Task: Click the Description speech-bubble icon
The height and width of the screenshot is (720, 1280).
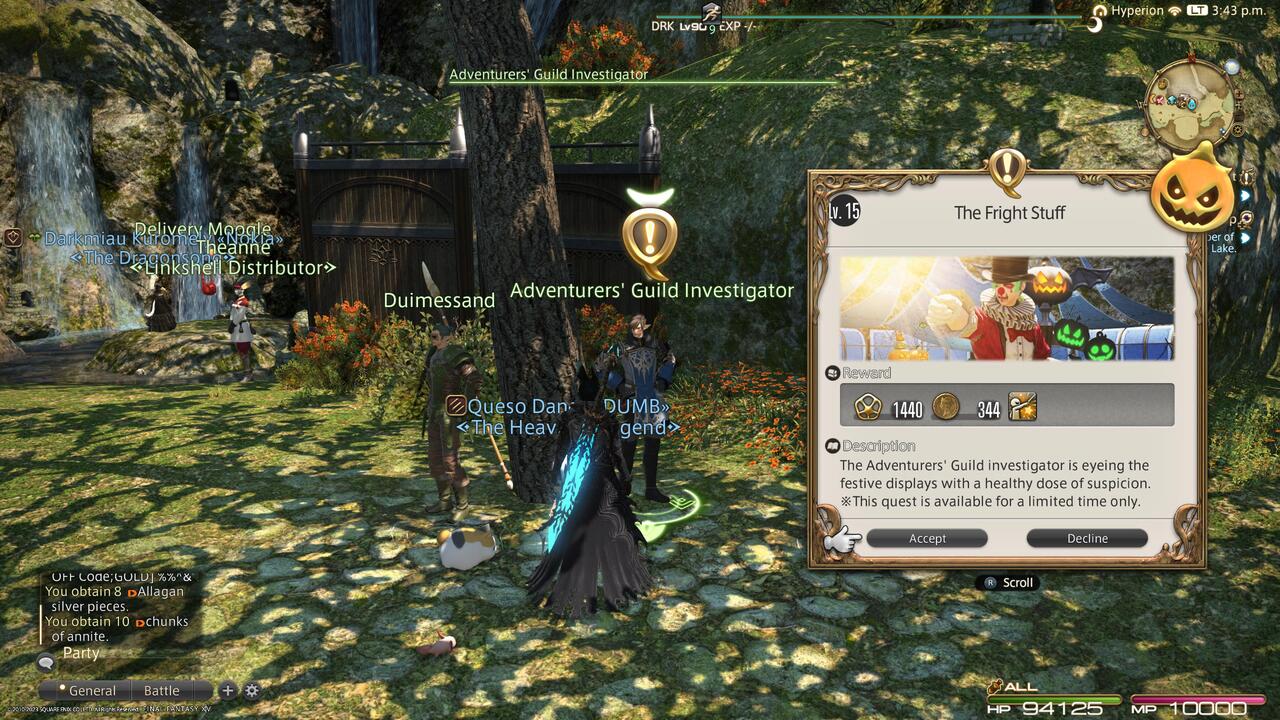Action: tap(833, 446)
